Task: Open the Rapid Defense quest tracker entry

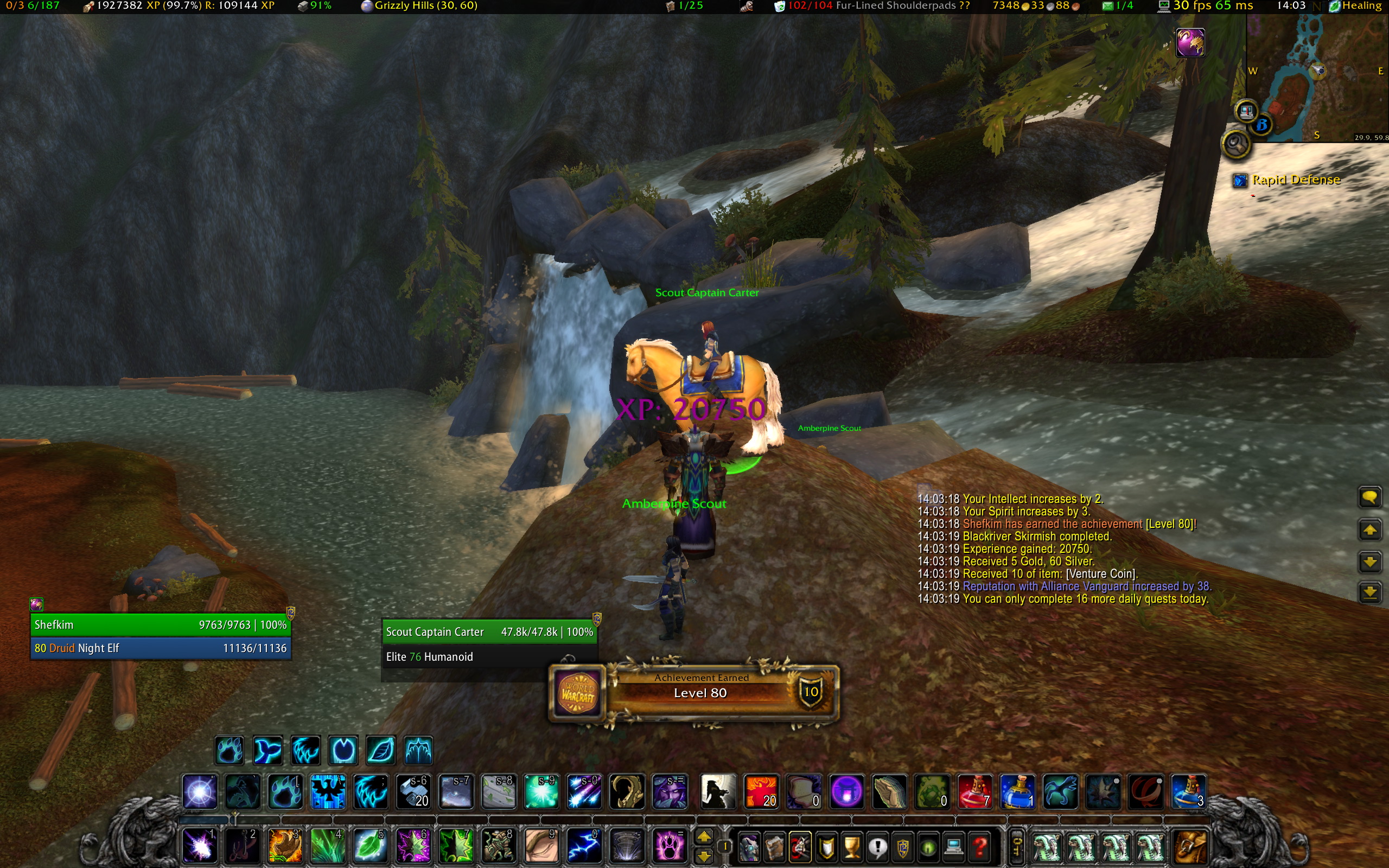Action: coord(1296,180)
